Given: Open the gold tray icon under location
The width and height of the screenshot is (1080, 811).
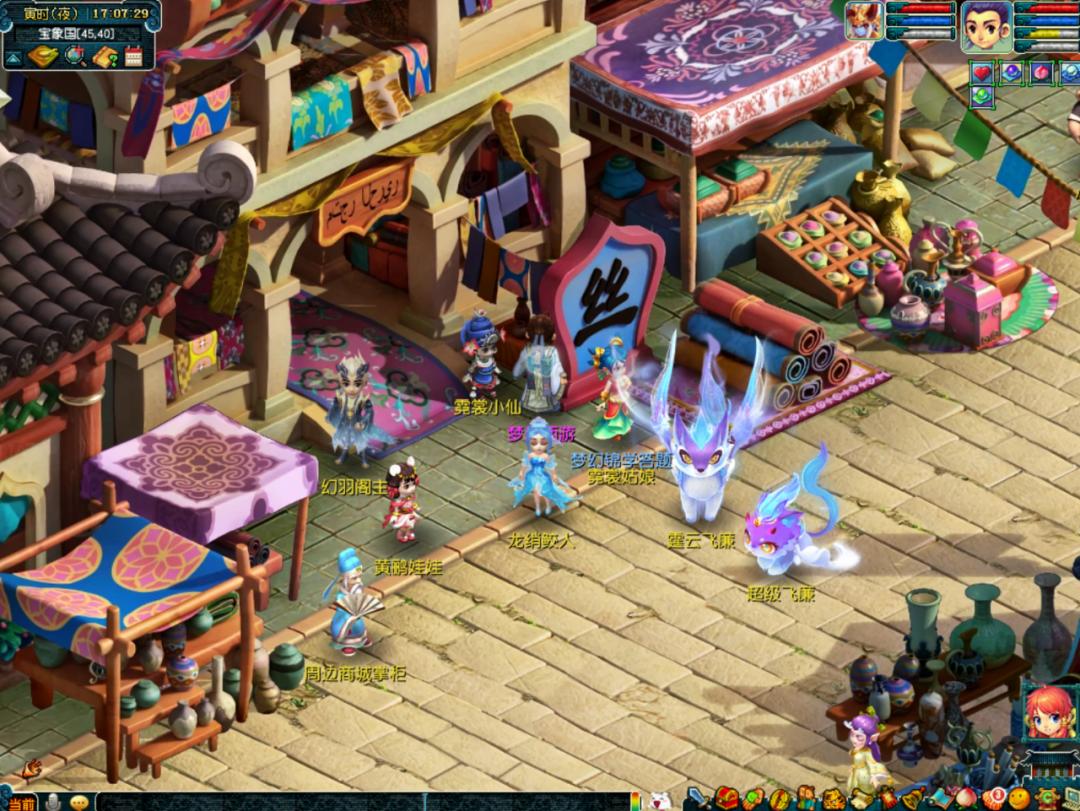Looking at the screenshot, I should click(43, 56).
